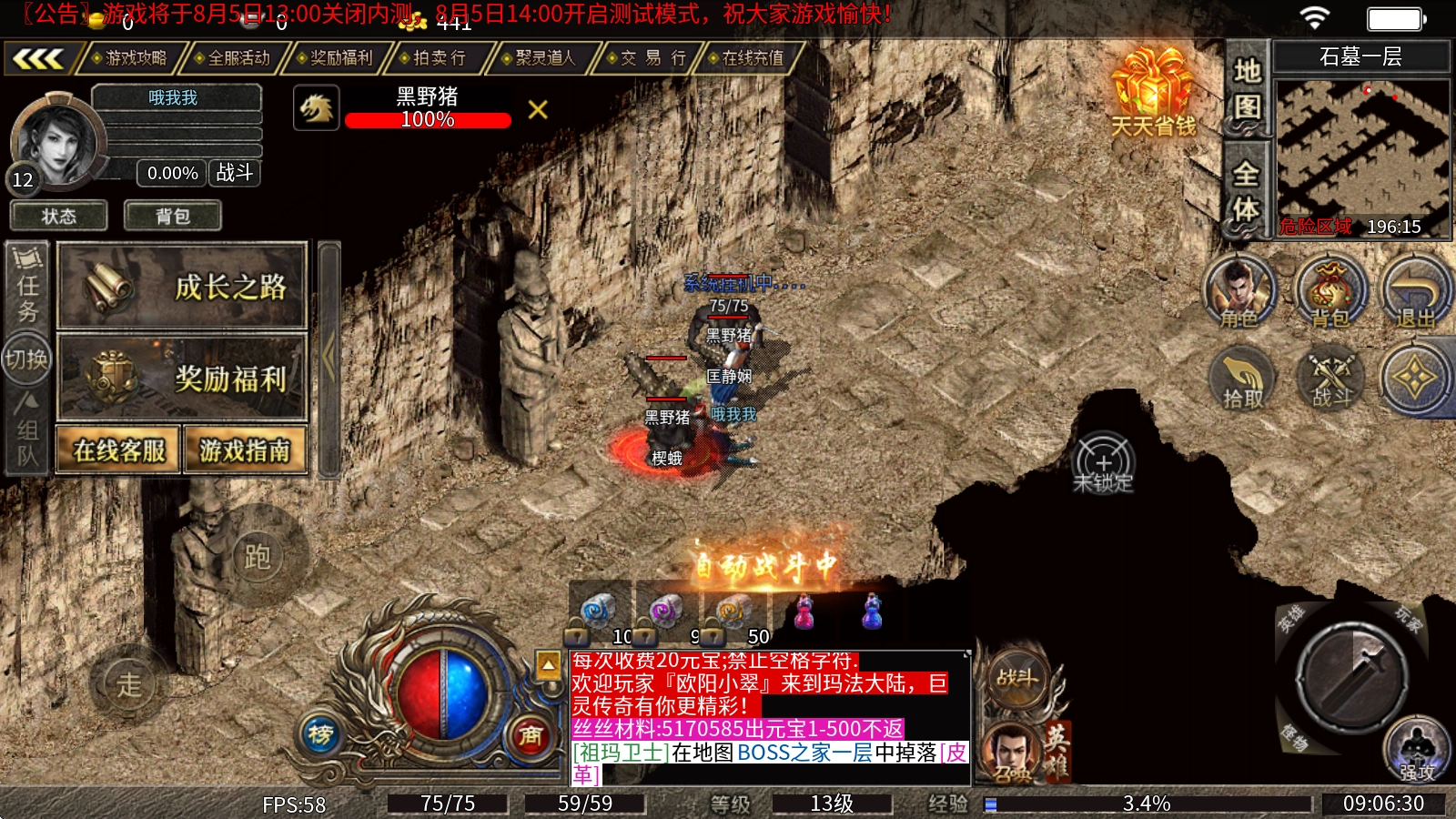Open the 背包 button under the portrait
This screenshot has height=819, width=1456.
[173, 217]
